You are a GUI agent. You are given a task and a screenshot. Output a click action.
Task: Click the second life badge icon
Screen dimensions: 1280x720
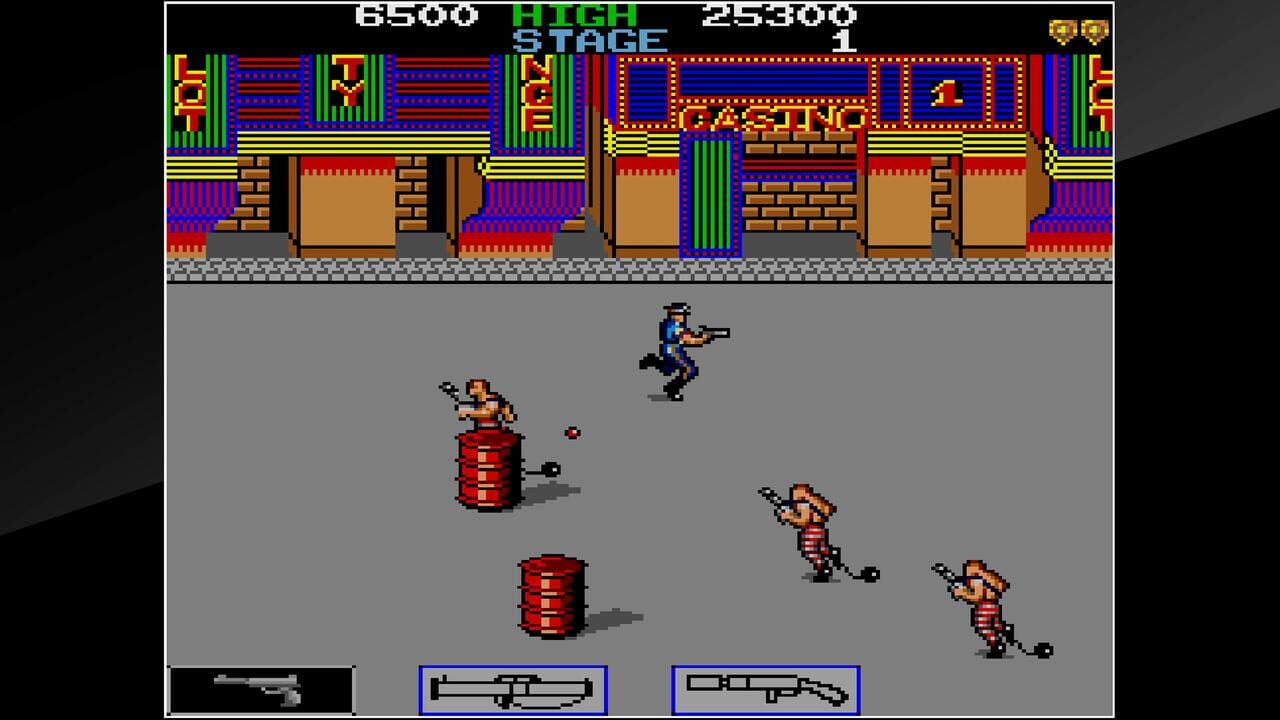point(1090,31)
